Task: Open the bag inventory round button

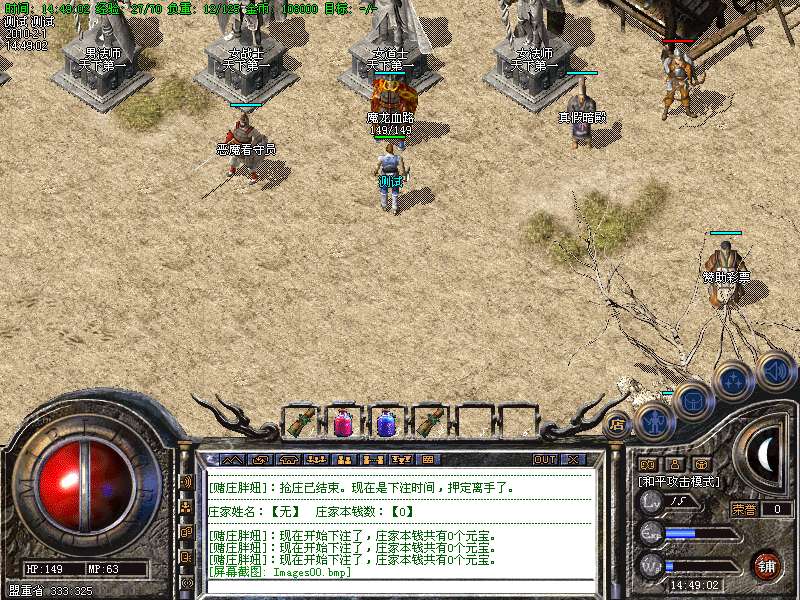Action: [693, 401]
